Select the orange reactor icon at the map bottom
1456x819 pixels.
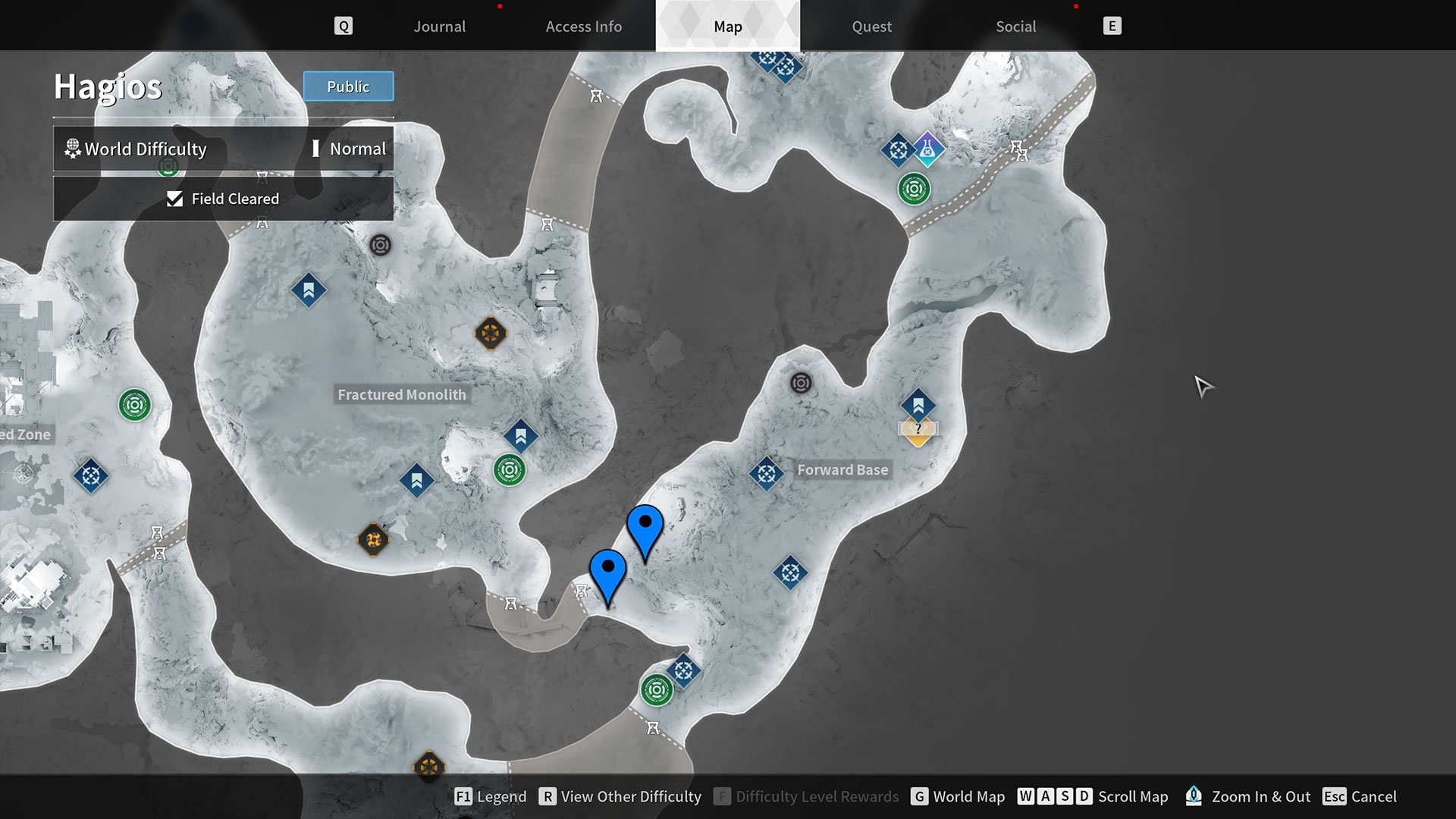[430, 767]
